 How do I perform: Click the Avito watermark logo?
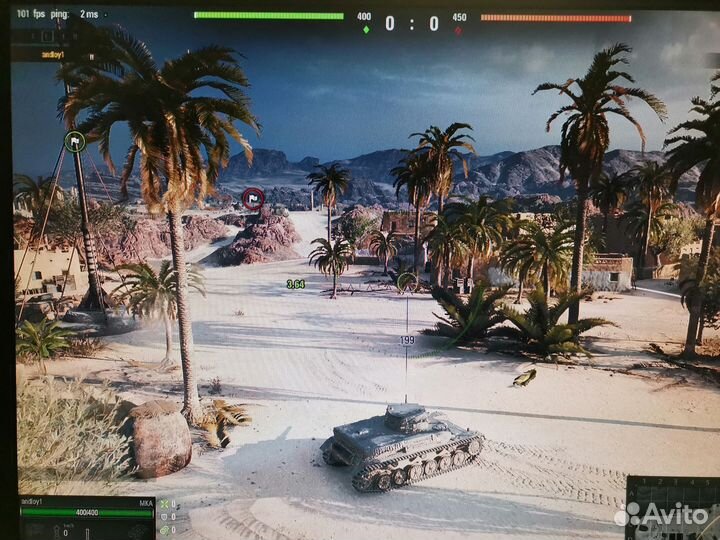pyautogui.click(x=661, y=515)
